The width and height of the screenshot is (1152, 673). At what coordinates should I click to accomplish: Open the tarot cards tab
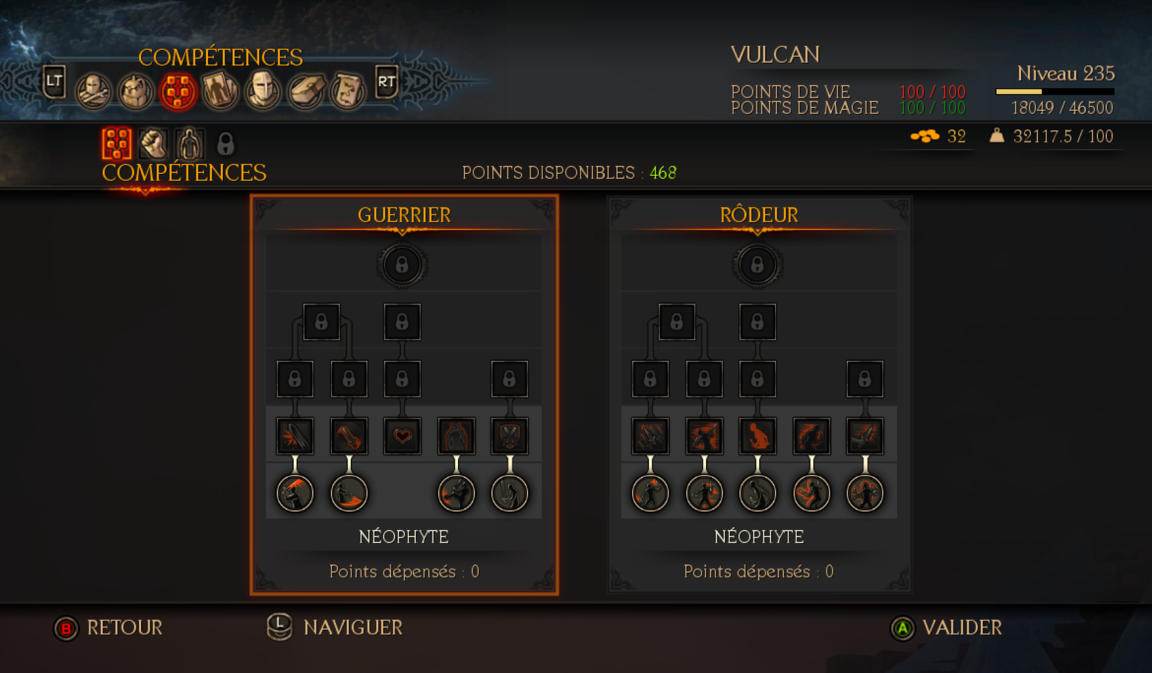tap(220, 91)
